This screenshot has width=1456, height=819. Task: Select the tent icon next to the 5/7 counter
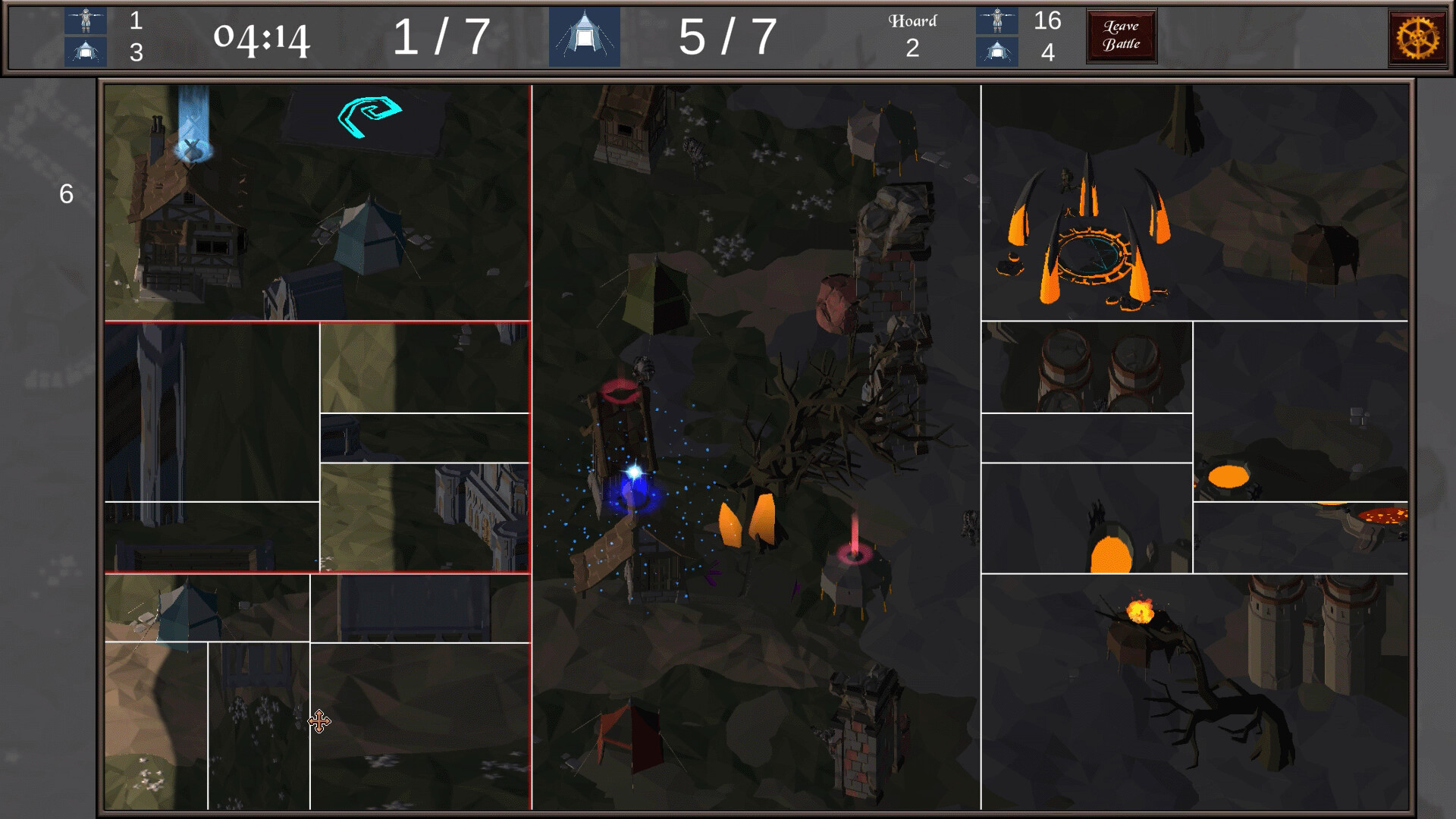click(583, 36)
